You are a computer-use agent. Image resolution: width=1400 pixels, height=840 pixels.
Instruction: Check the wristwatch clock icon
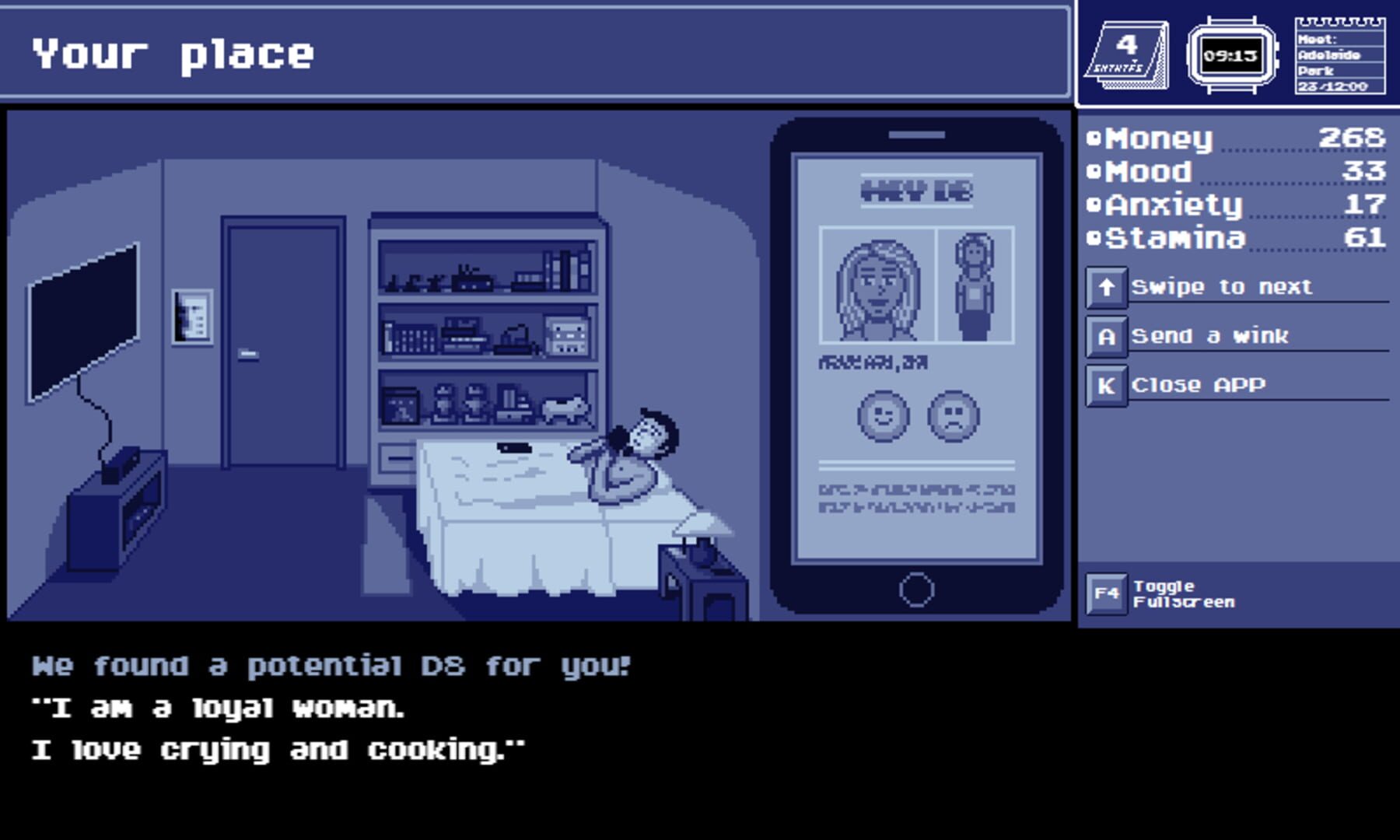click(1230, 56)
